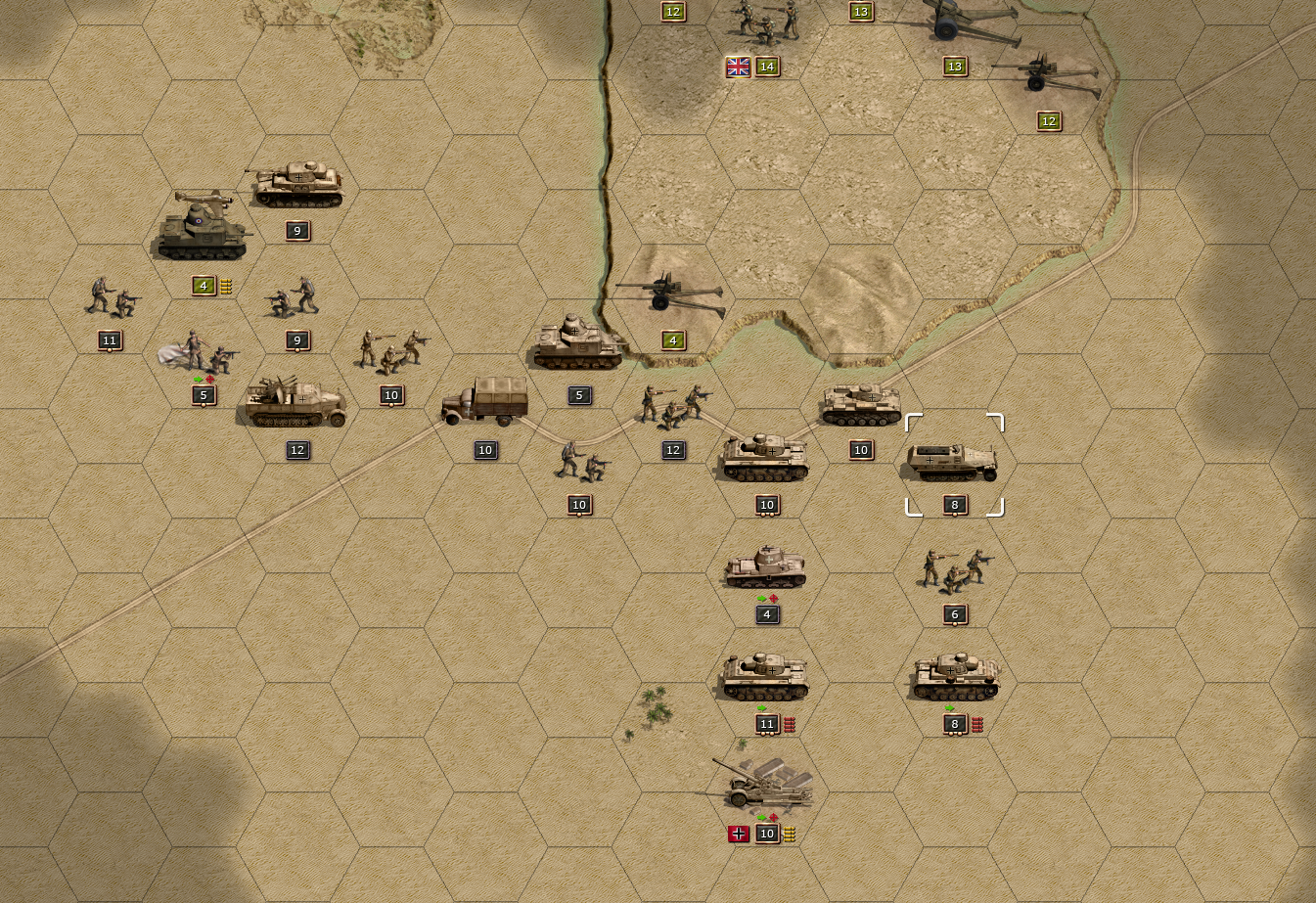Select the white-flag infantry unit with strength 5
Screen dimensions: 1316x903
coord(203,354)
